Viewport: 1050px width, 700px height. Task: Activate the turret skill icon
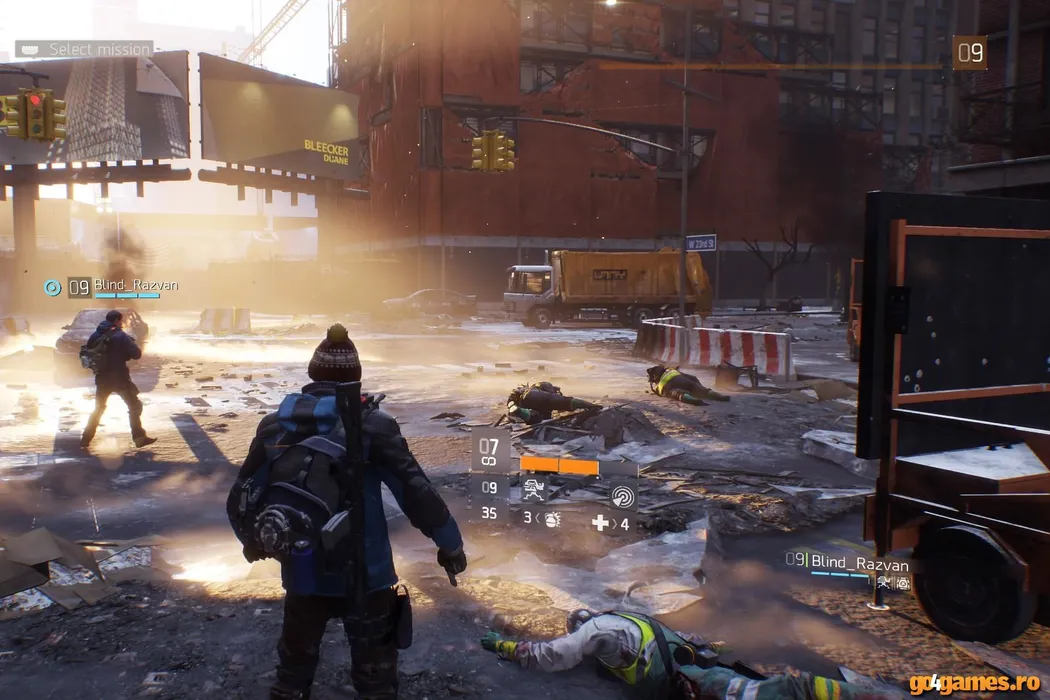tap(535, 490)
